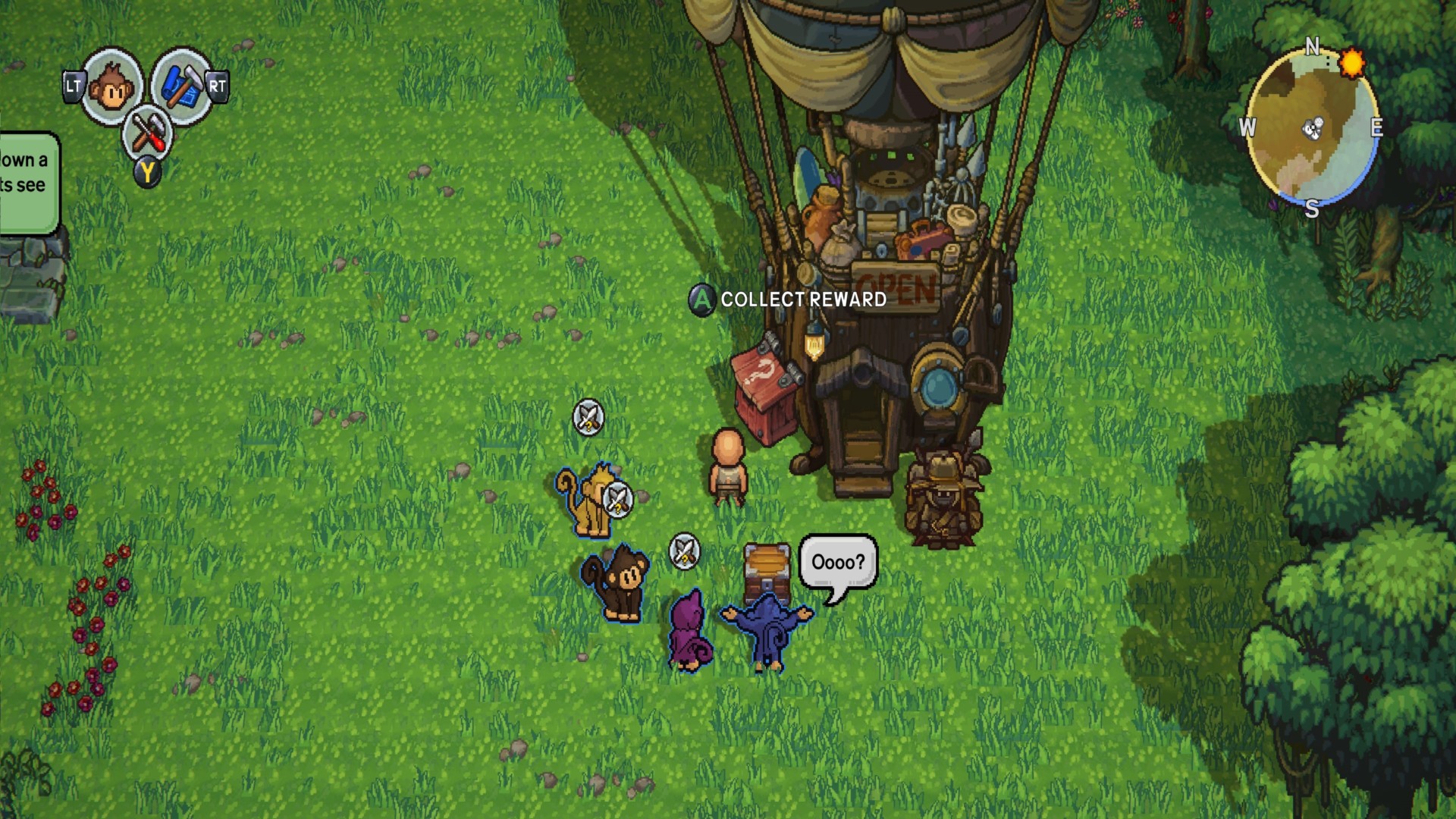Choose the crossed tools crafting icon

tap(147, 133)
